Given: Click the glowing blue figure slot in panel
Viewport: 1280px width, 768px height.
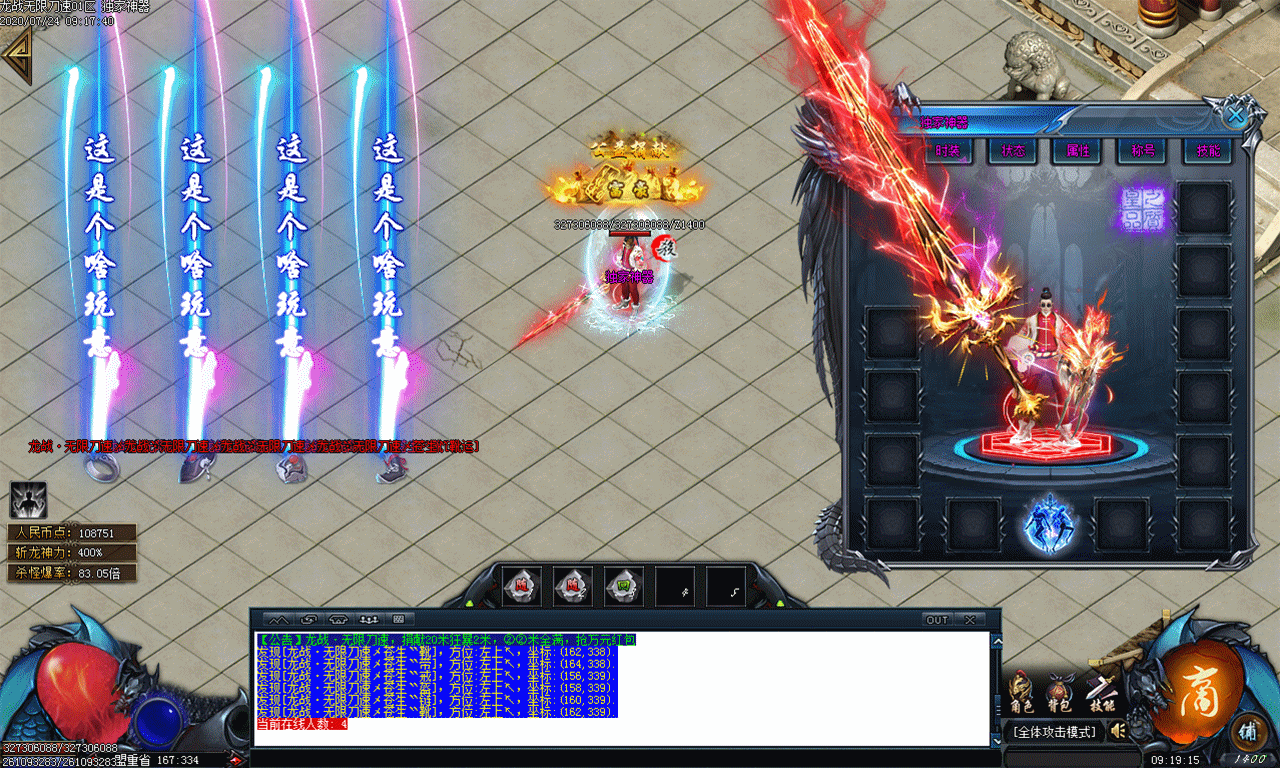Looking at the screenshot, I should (x=1048, y=523).
